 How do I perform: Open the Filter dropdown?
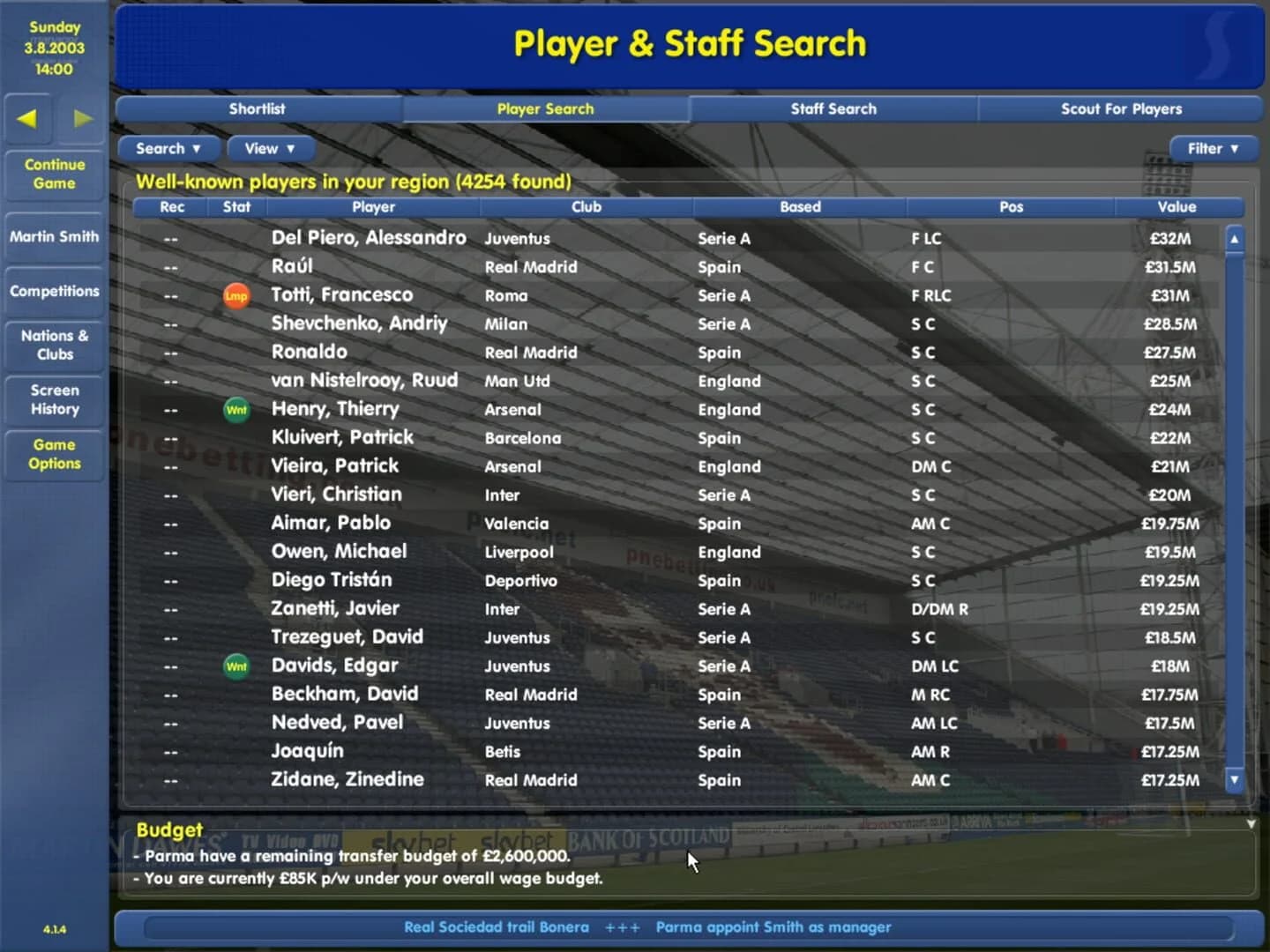pyautogui.click(x=1214, y=148)
